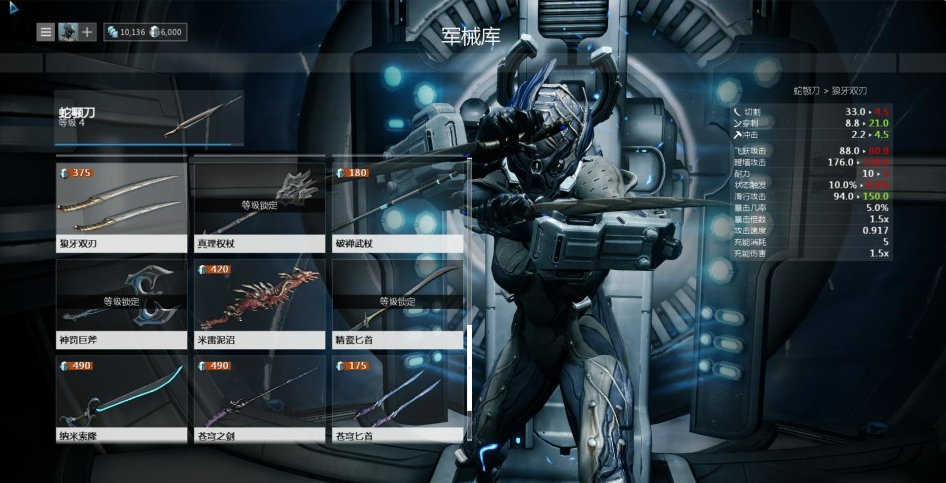Click the player avatar icon
The image size is (946, 483).
(x=67, y=32)
